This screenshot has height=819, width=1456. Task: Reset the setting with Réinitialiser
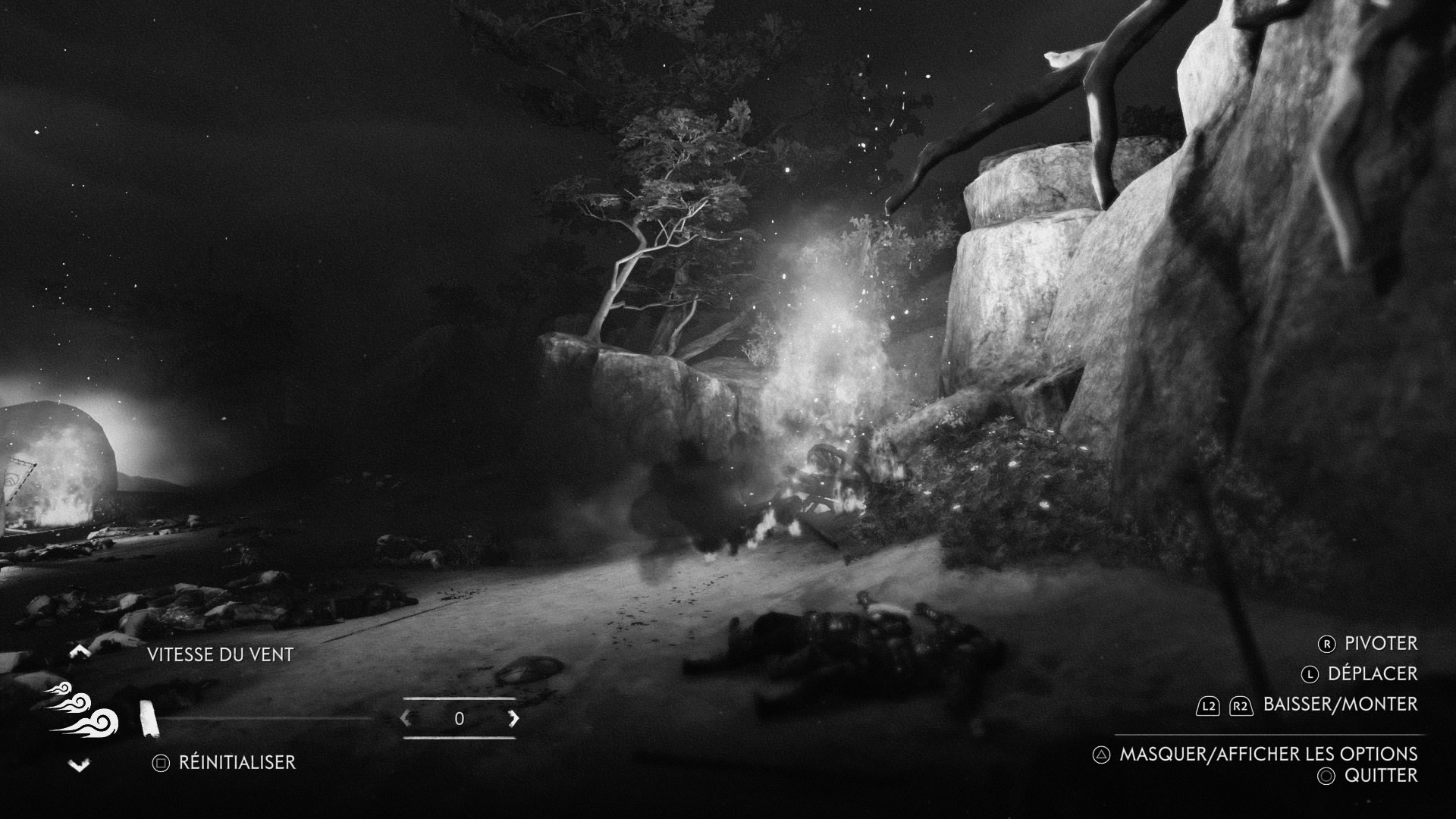[x=224, y=762]
